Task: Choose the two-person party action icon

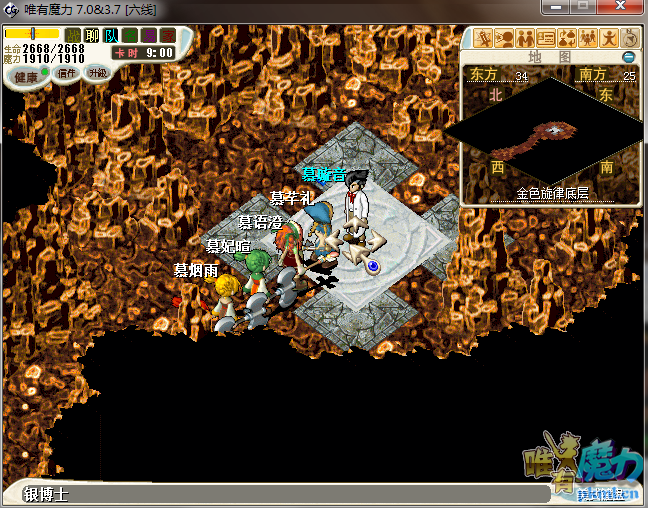Action: point(524,39)
